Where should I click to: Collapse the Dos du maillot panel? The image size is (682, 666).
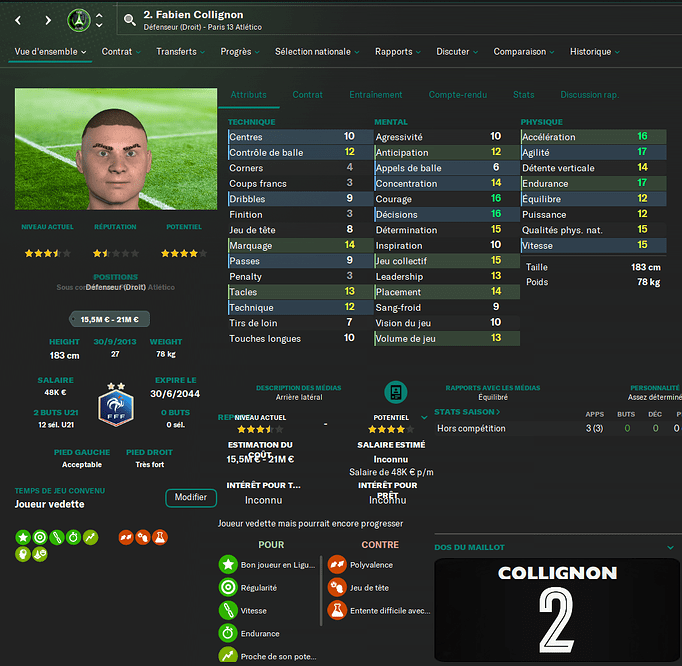pyautogui.click(x=670, y=548)
